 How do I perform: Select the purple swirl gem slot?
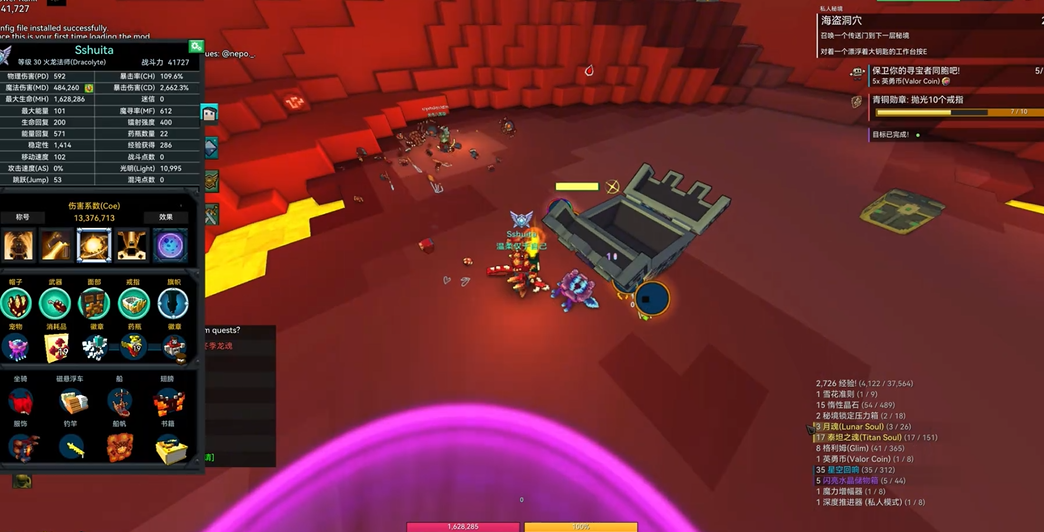169,245
